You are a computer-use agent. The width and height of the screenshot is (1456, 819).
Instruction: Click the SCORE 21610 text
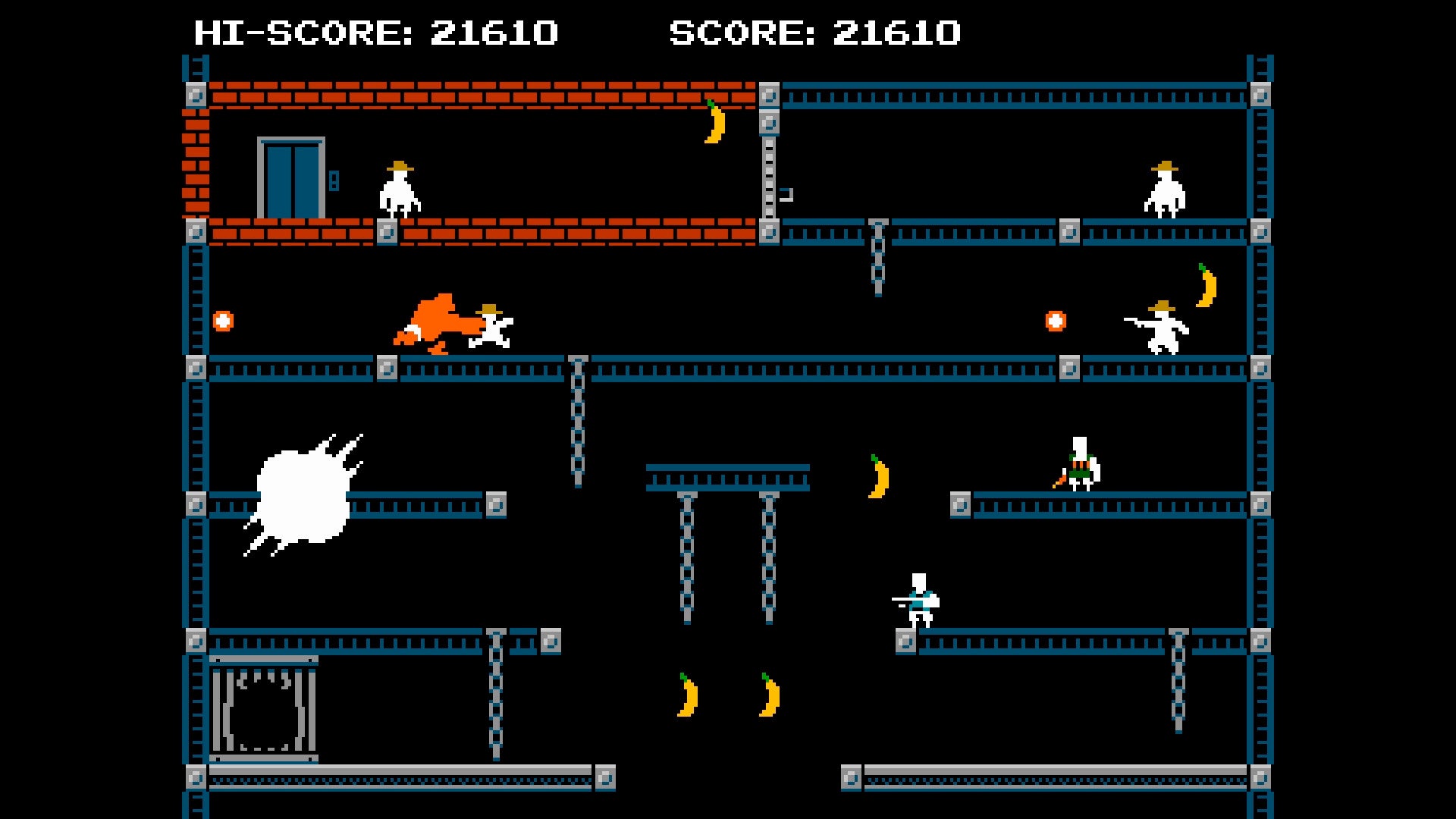coord(815,33)
